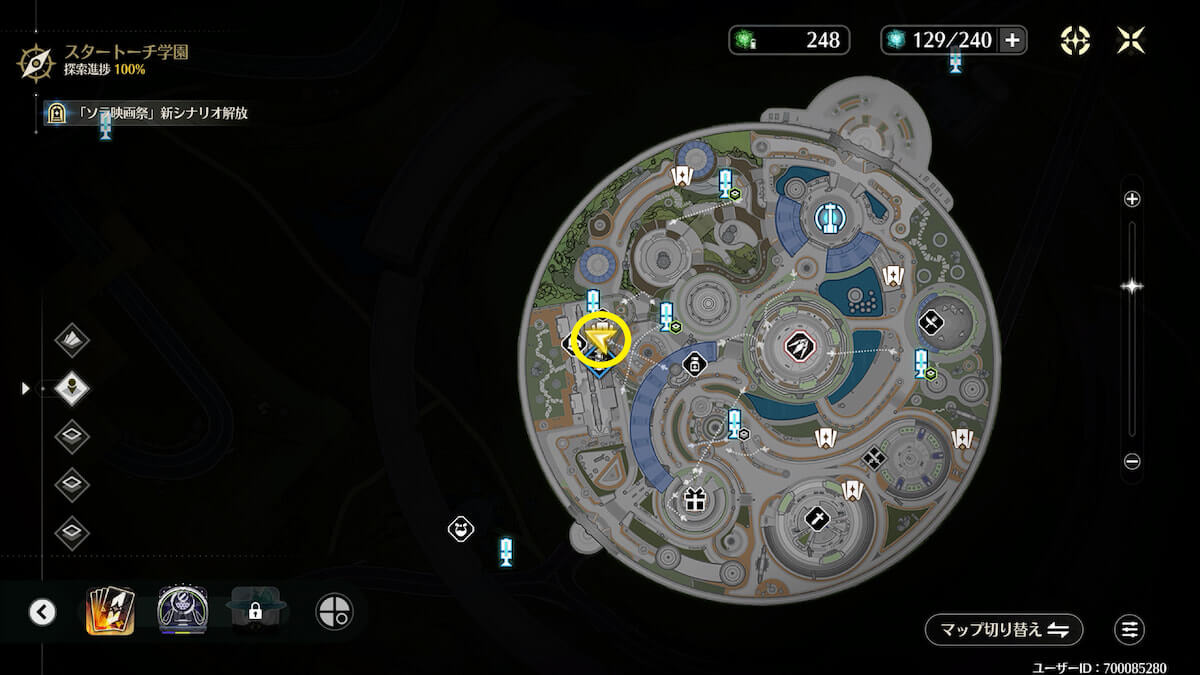
Task: Zoom in using the map's plus button
Action: click(1132, 199)
